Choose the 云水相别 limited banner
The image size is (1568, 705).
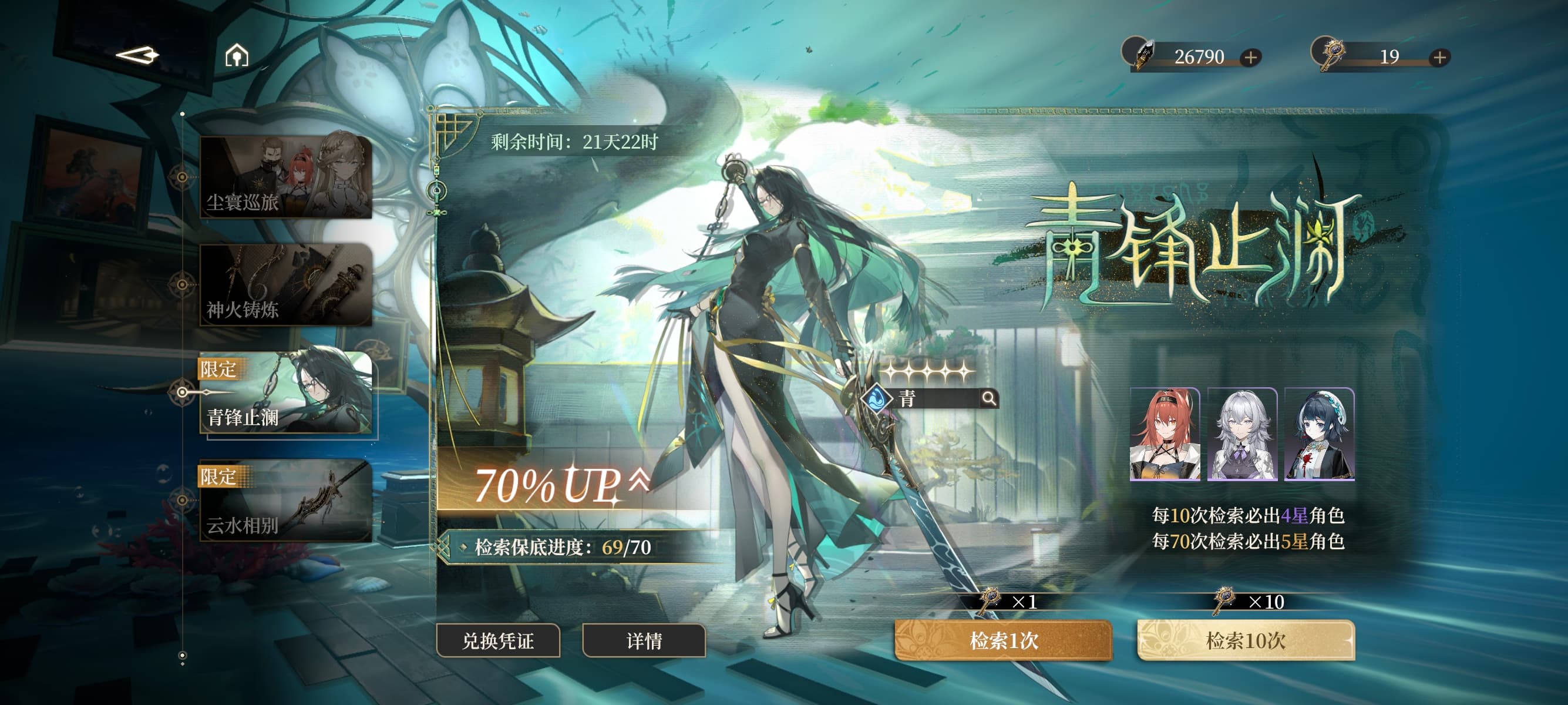(x=286, y=501)
